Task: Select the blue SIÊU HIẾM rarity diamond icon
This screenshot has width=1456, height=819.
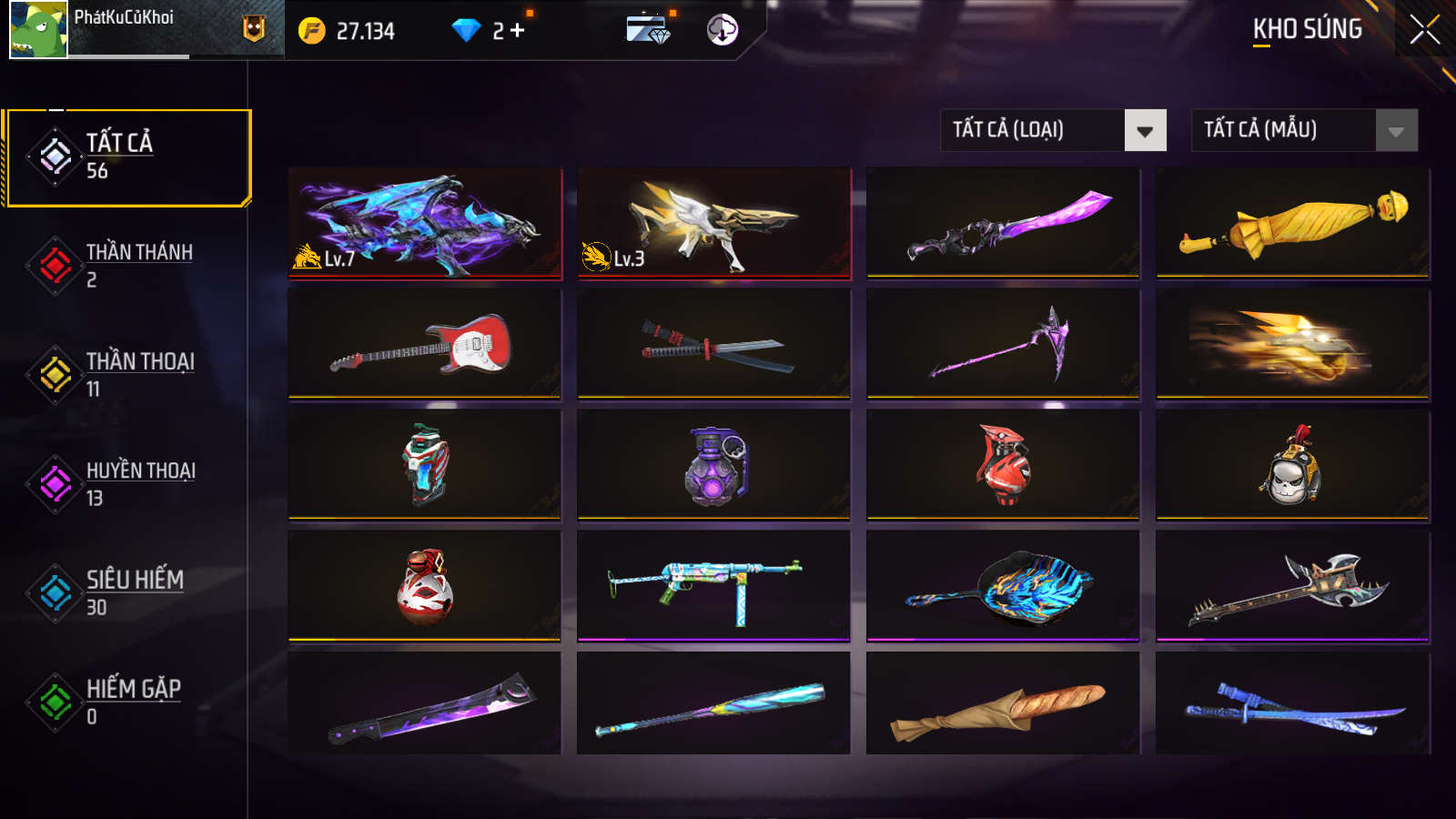Action: (x=55, y=591)
